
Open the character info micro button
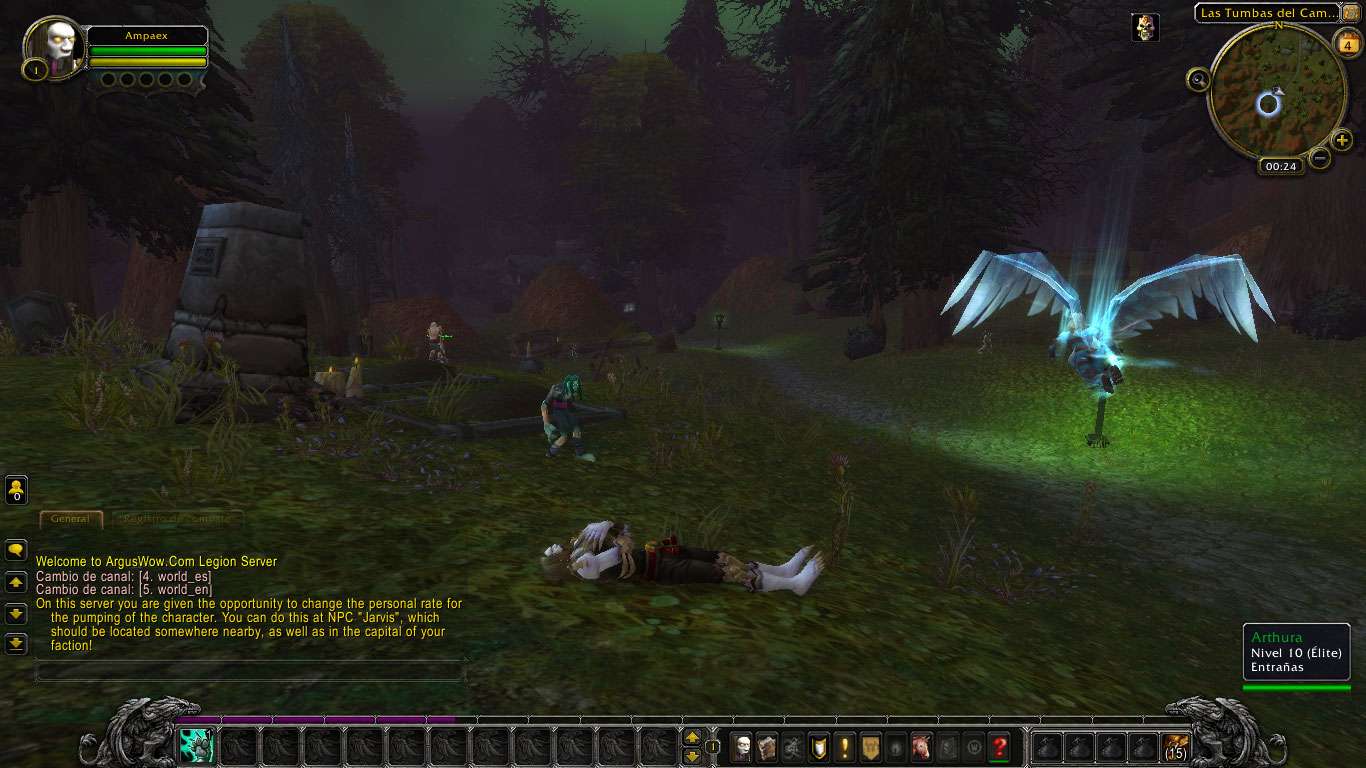coord(741,747)
